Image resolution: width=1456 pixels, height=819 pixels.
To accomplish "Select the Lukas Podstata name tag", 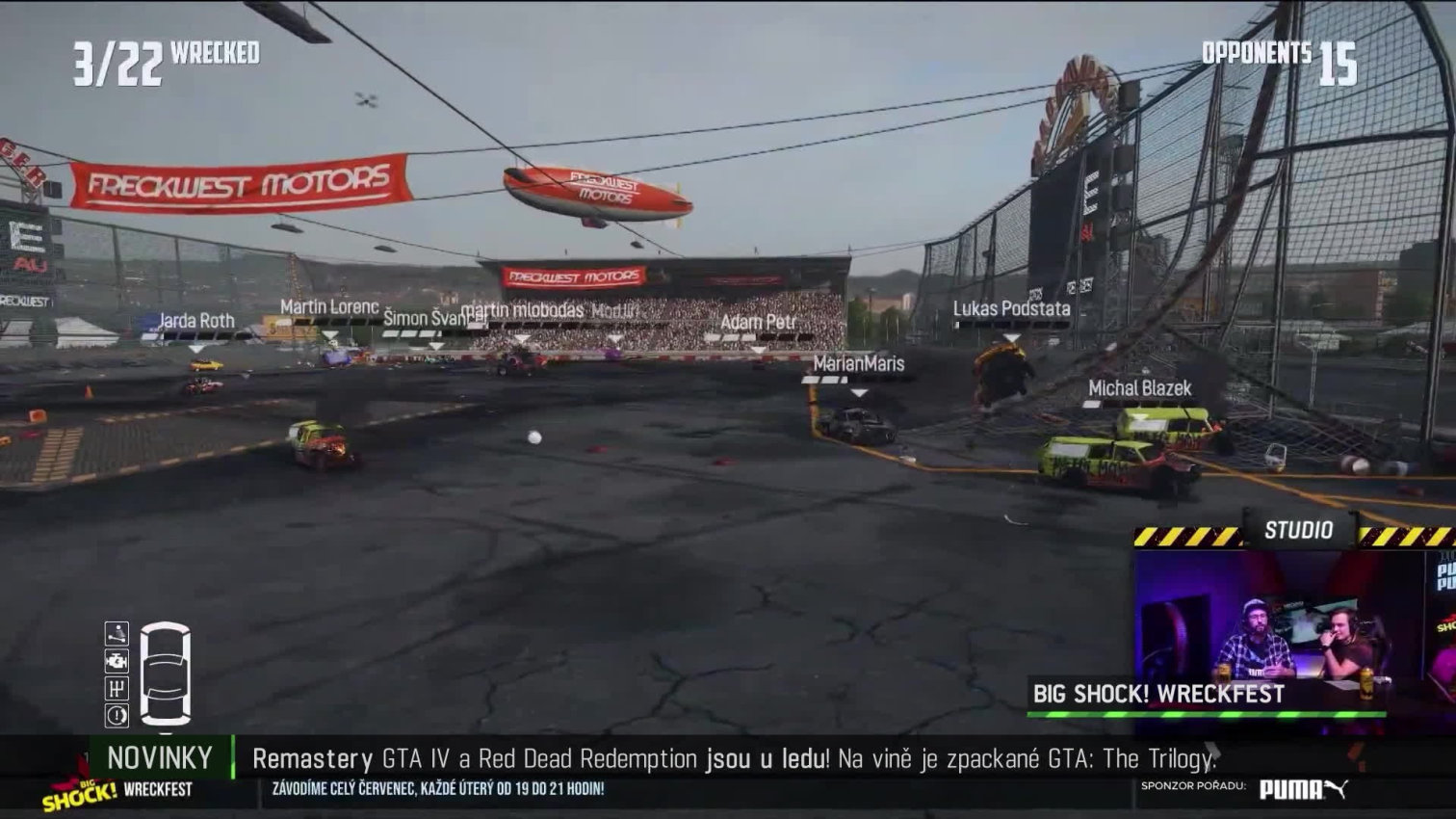I will click(1011, 309).
